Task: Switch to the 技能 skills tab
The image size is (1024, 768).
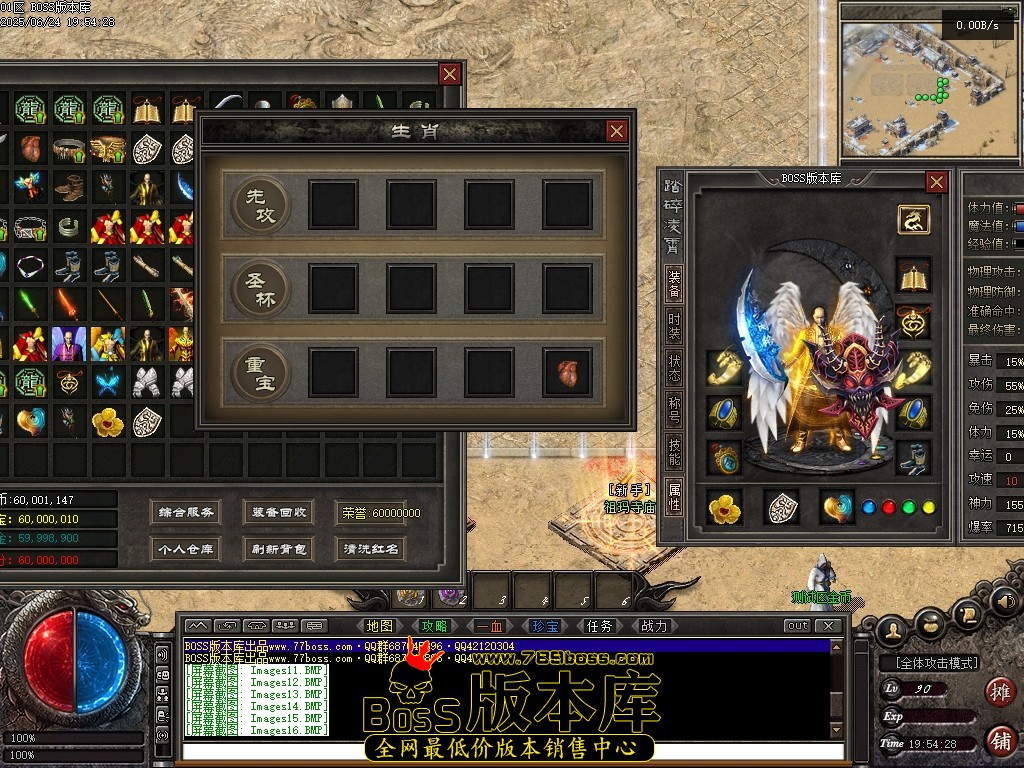Action: (675, 450)
